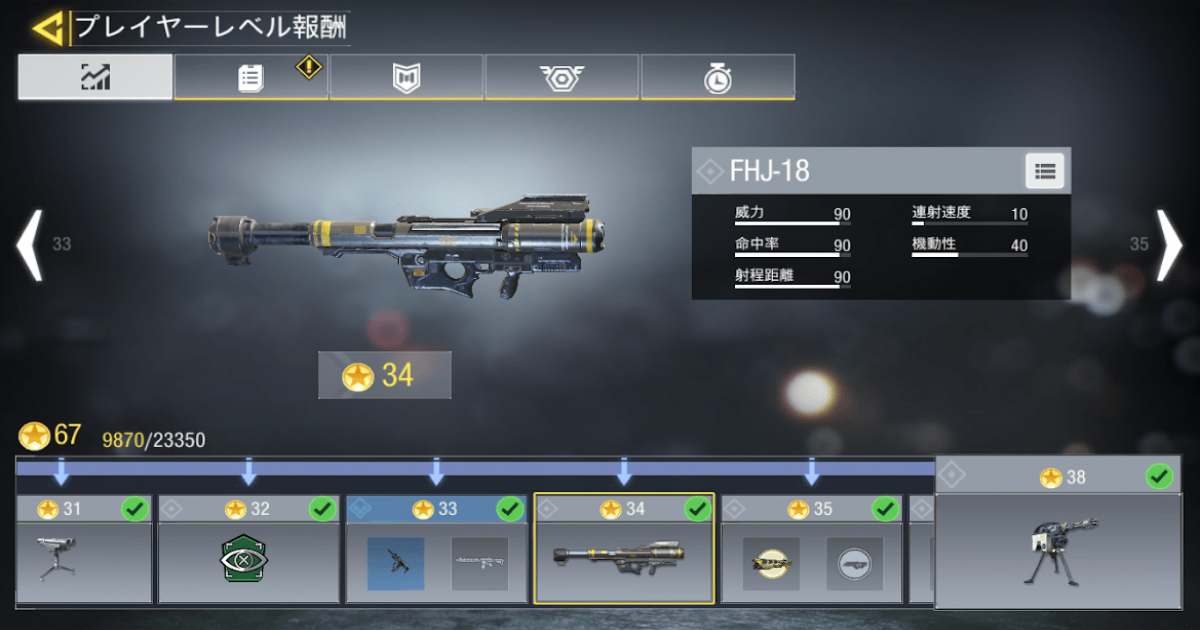Select the level 31 turret reward

click(x=84, y=550)
